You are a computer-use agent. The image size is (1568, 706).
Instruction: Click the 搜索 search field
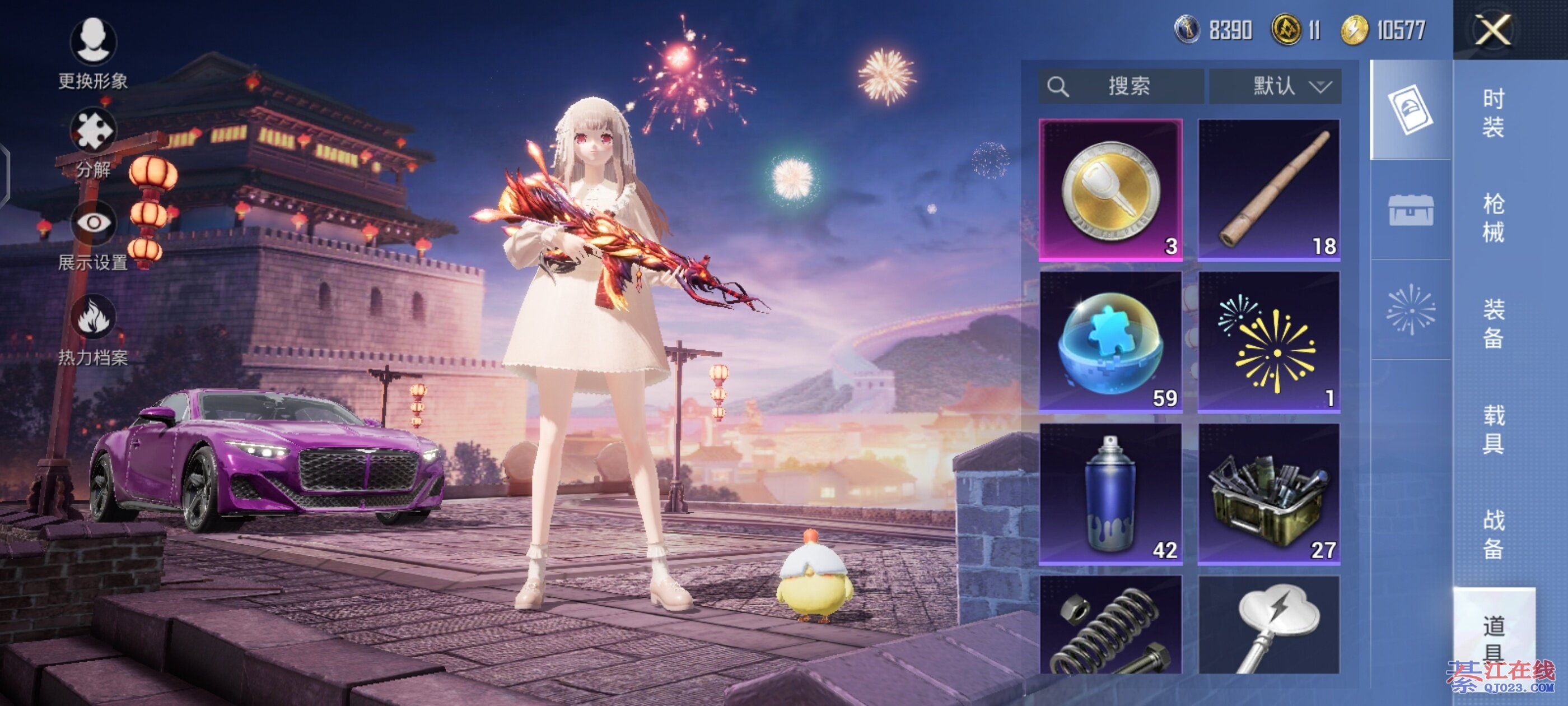(x=1121, y=86)
